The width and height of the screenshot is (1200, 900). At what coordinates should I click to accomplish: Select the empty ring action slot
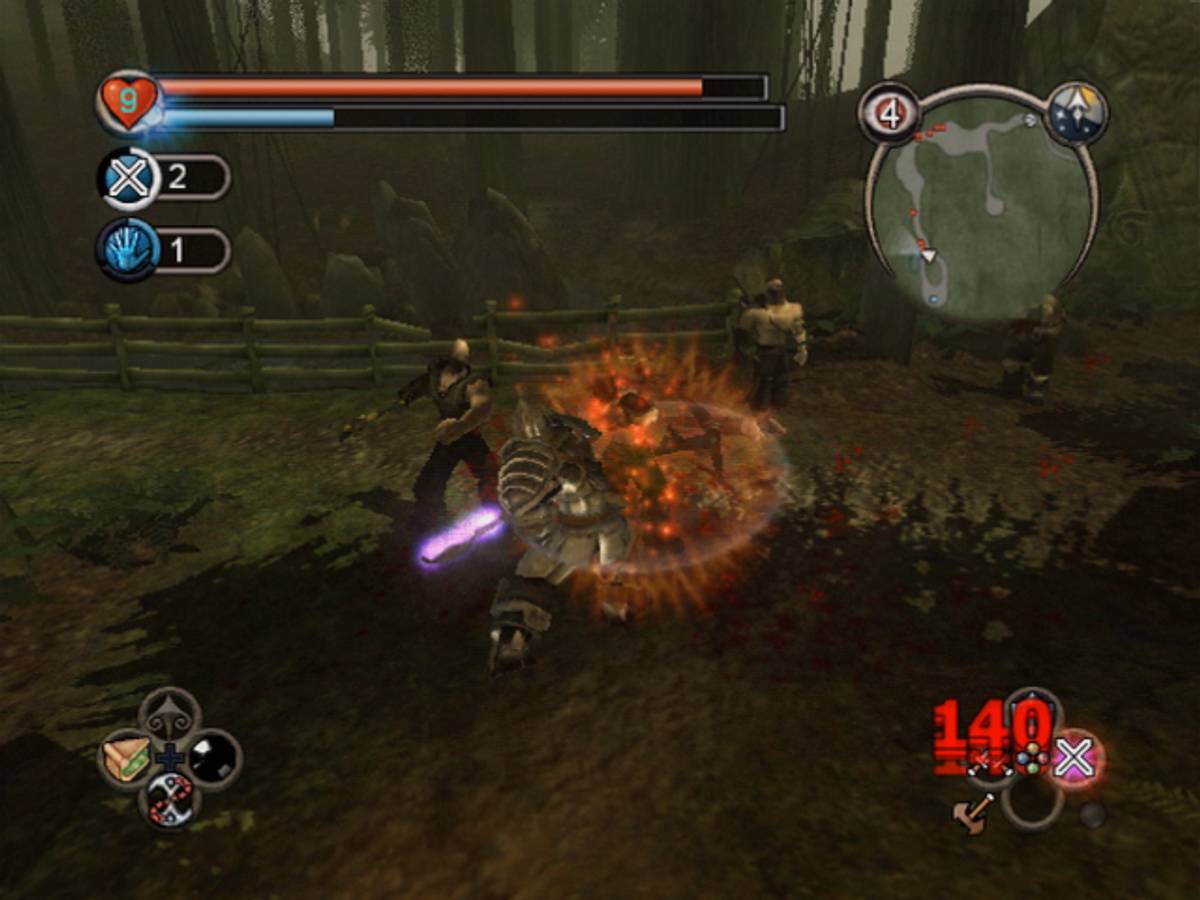tap(1032, 804)
